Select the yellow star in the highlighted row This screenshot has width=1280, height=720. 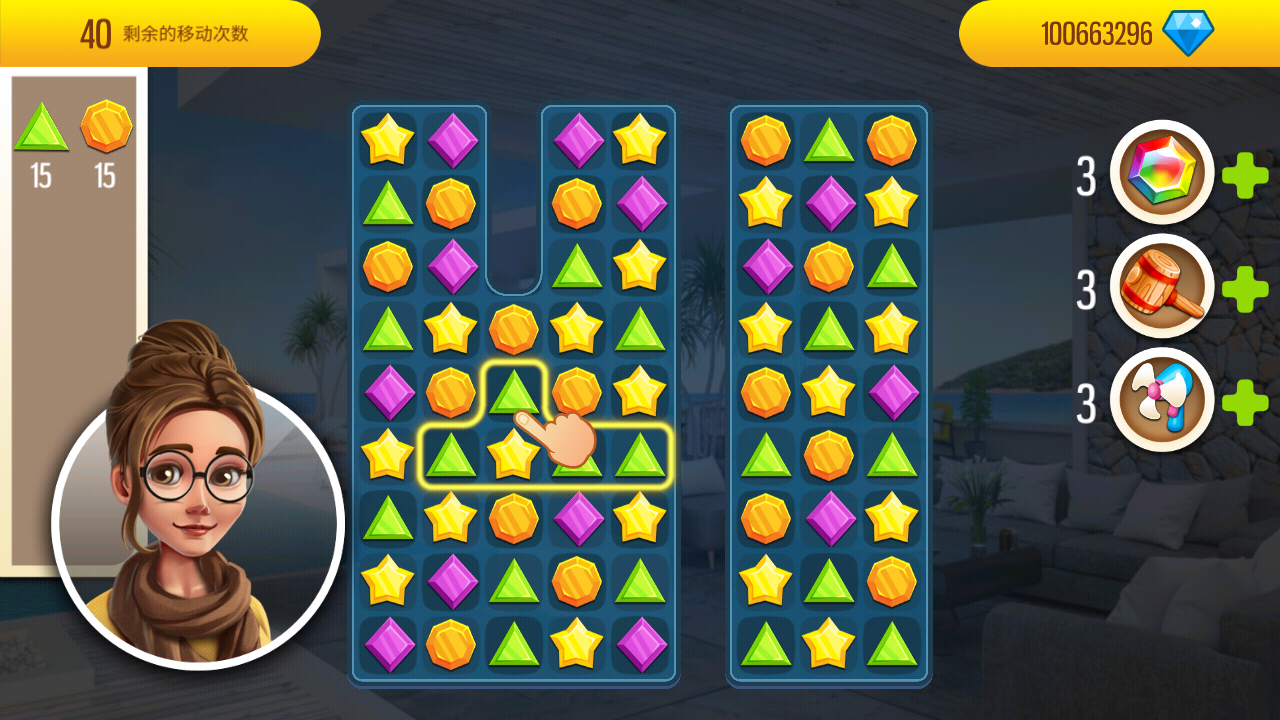click(513, 454)
